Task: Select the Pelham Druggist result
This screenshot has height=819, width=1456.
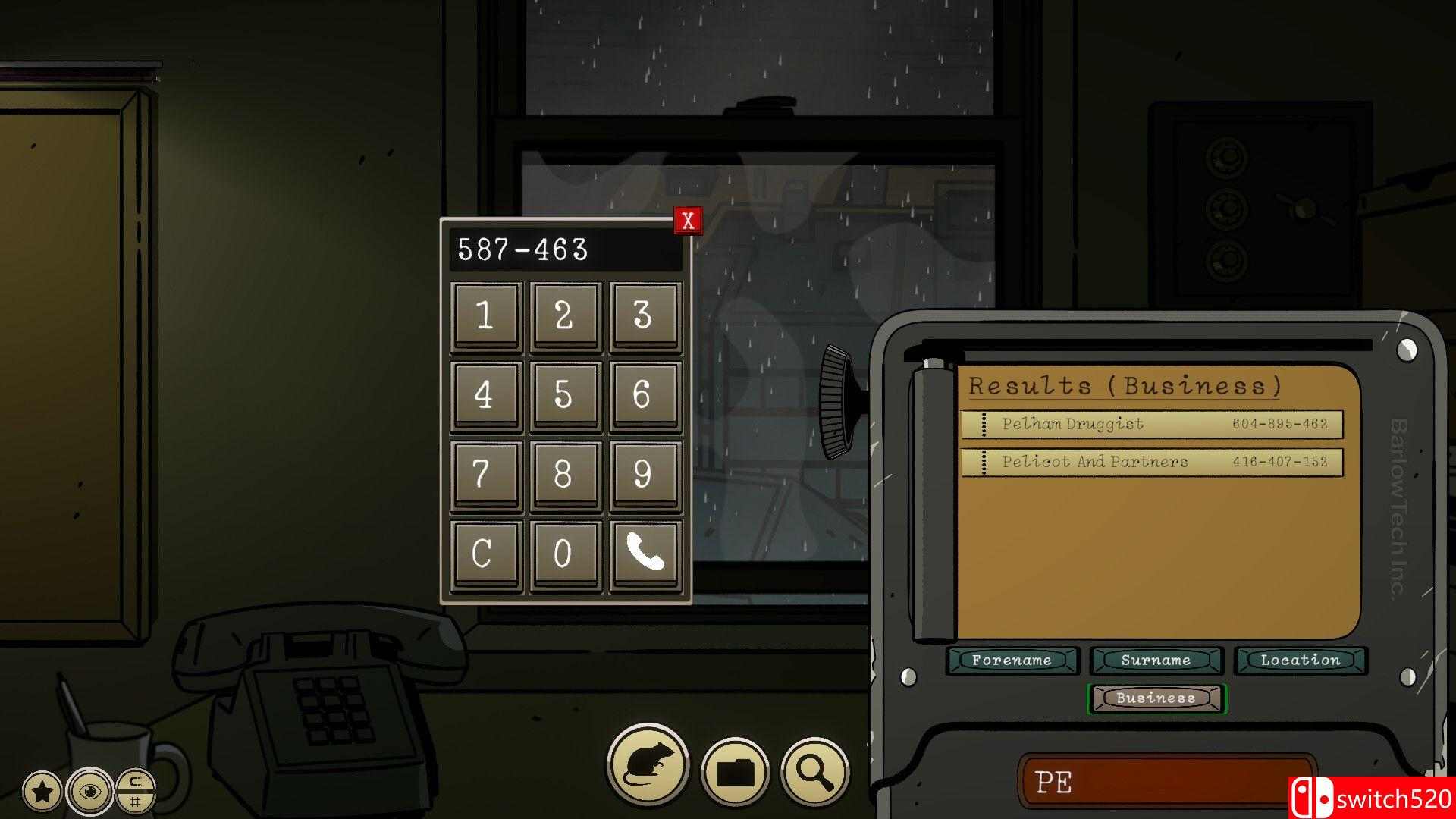Action: (1151, 424)
